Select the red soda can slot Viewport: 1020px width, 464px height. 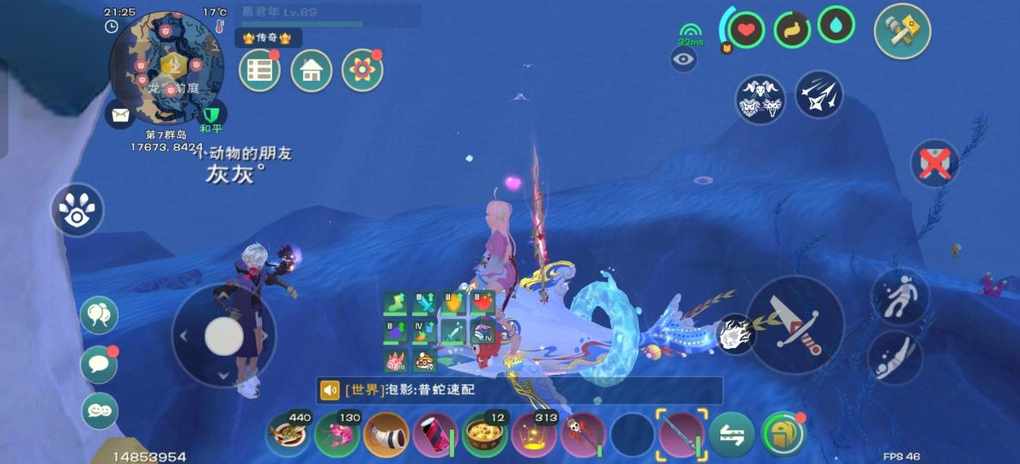coord(436,435)
